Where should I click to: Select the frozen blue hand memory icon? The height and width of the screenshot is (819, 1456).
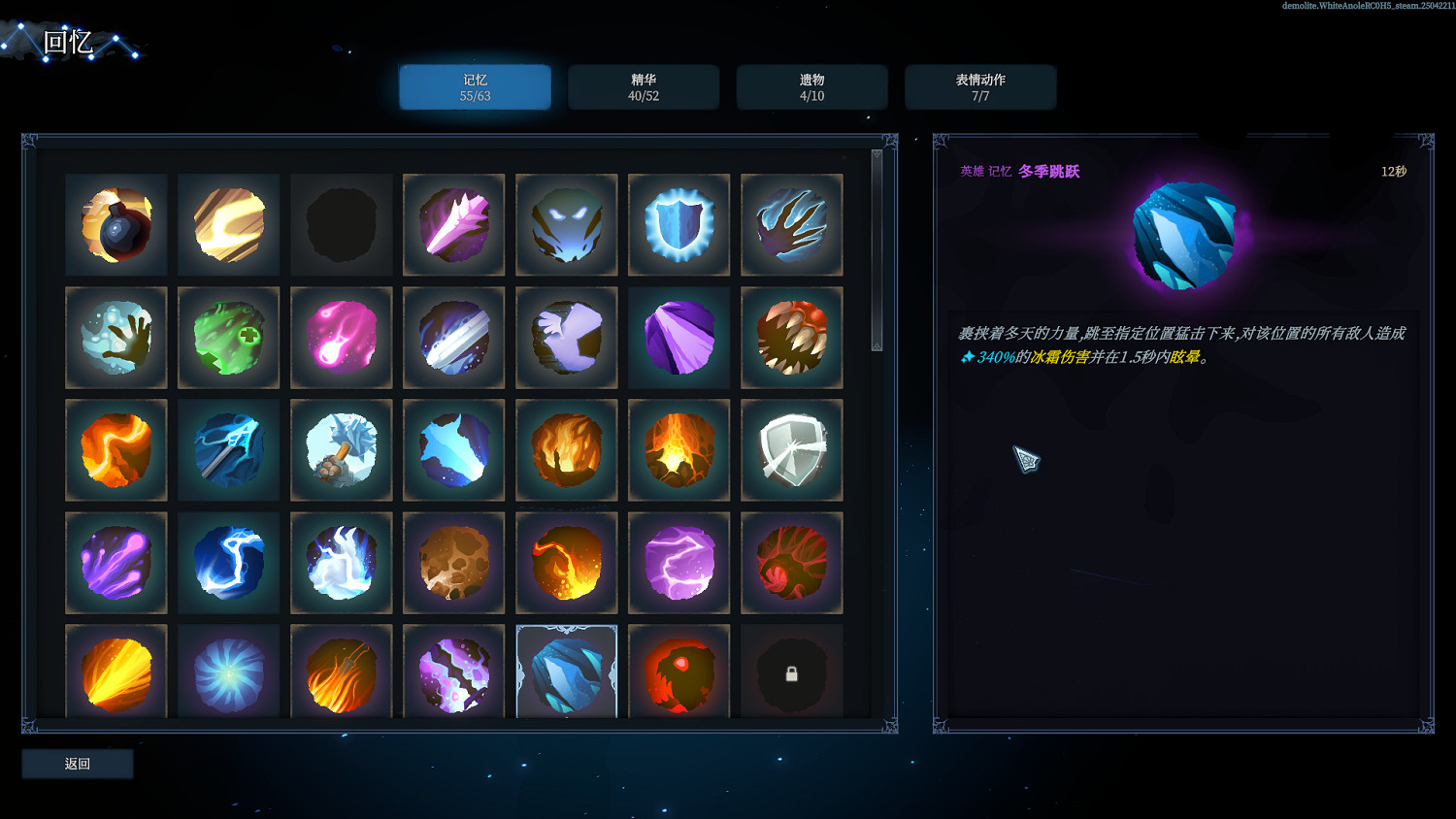(116, 338)
